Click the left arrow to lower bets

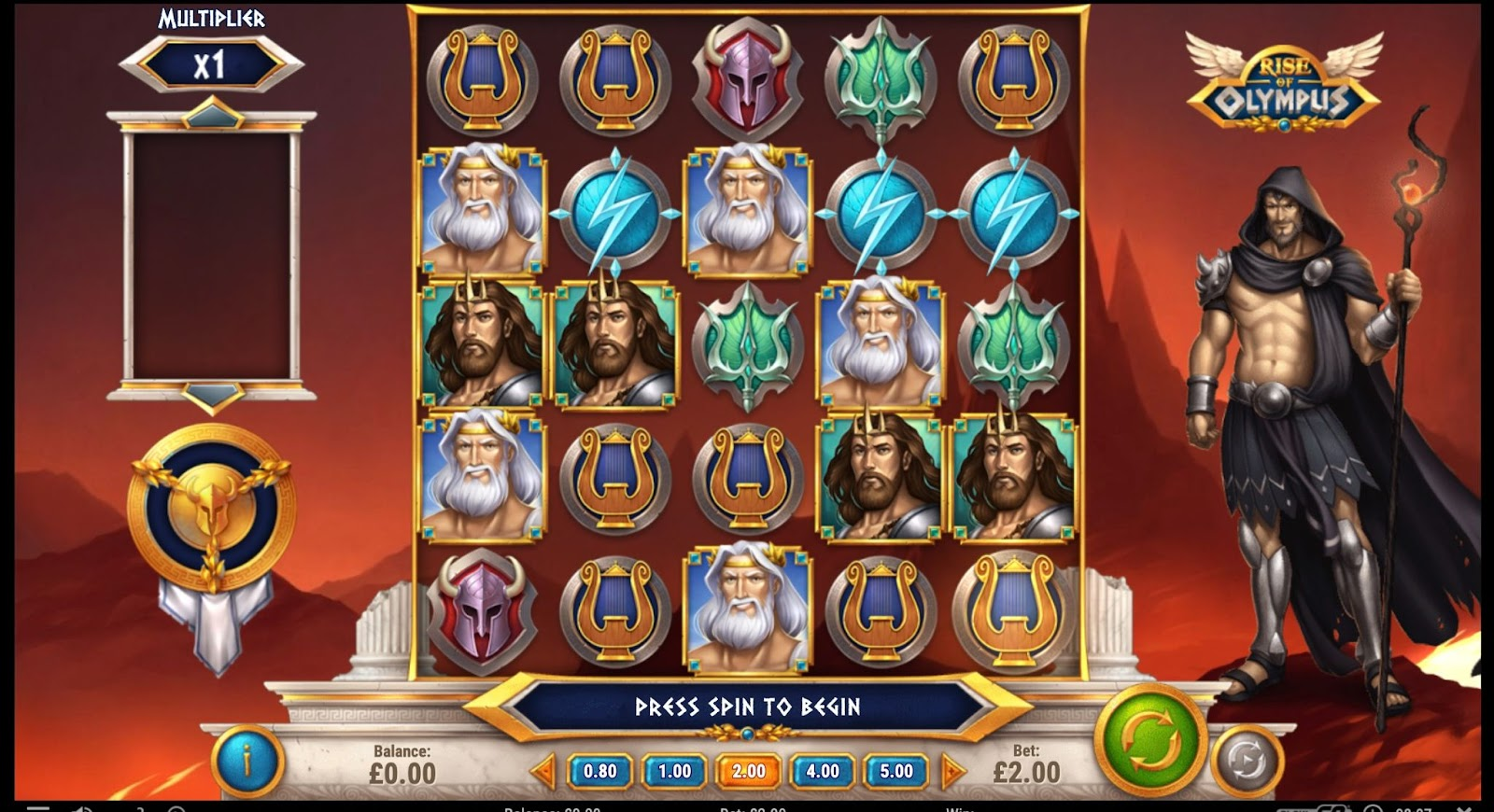(x=543, y=772)
